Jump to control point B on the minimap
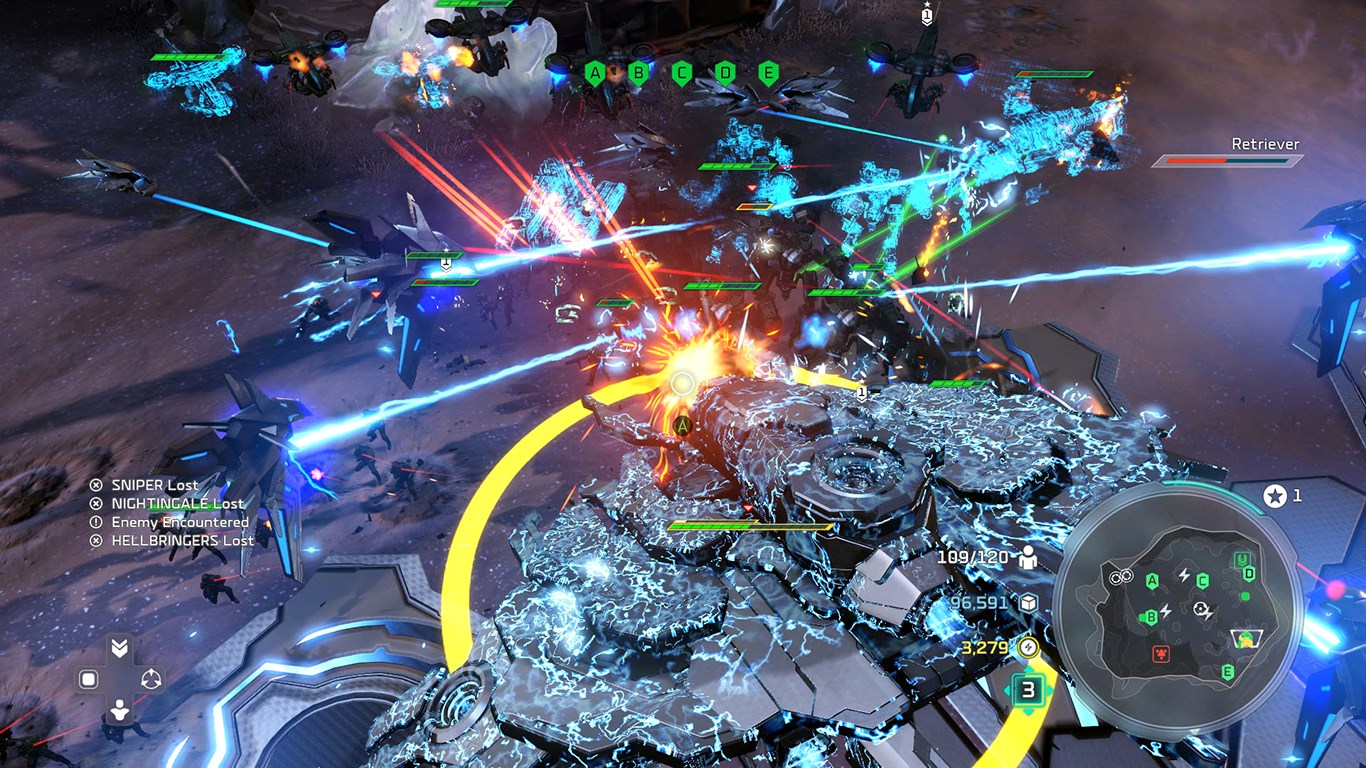 tap(1151, 617)
